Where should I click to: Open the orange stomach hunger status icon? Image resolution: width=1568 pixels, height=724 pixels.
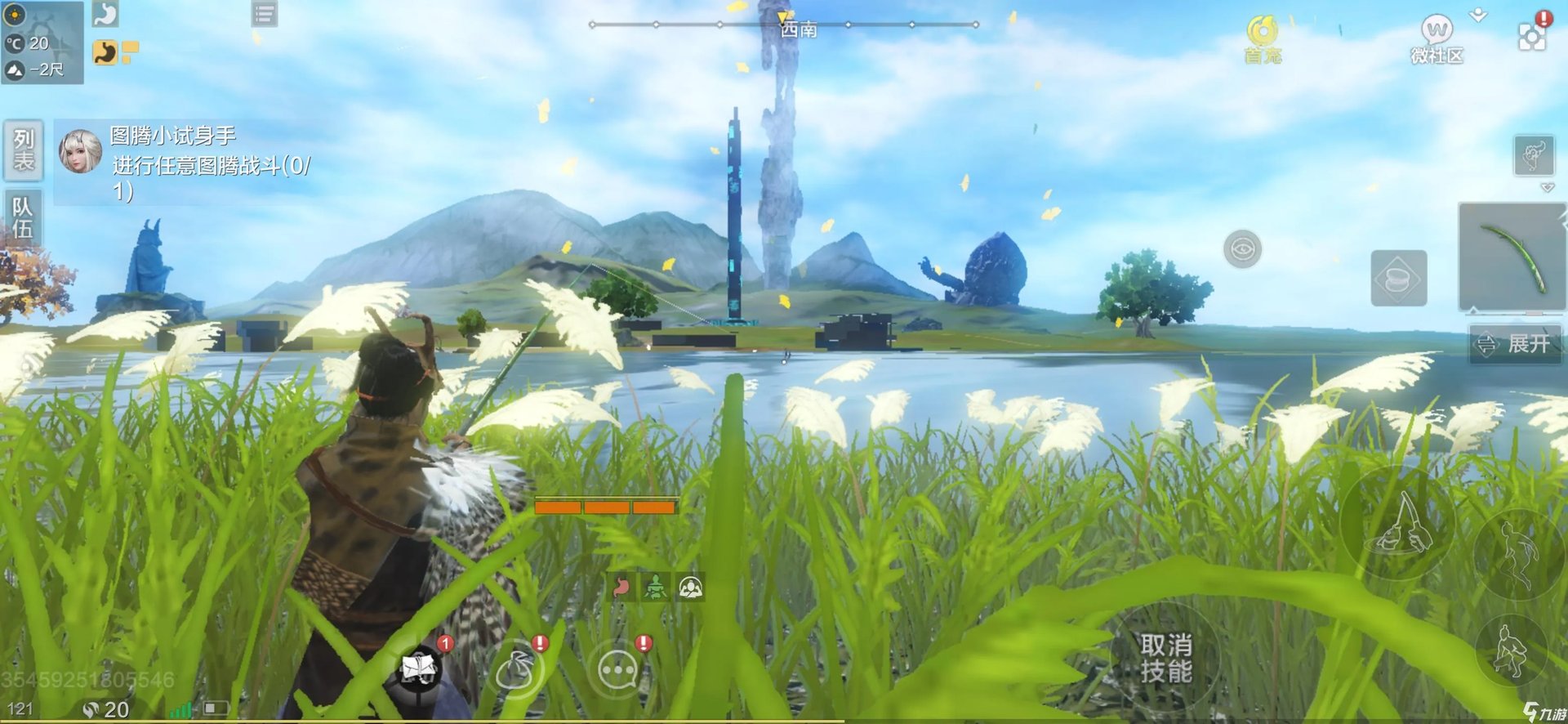(x=105, y=52)
